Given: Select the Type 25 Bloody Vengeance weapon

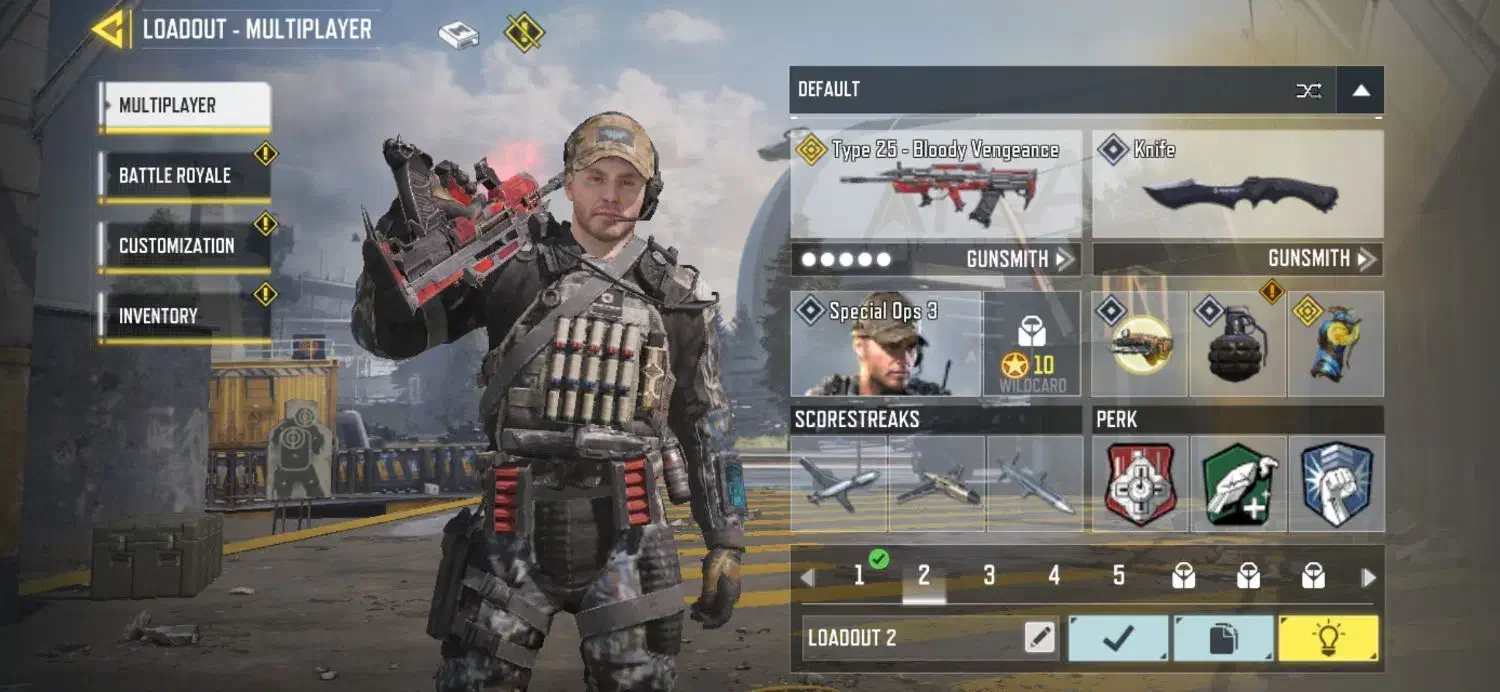Looking at the screenshot, I should tap(936, 184).
